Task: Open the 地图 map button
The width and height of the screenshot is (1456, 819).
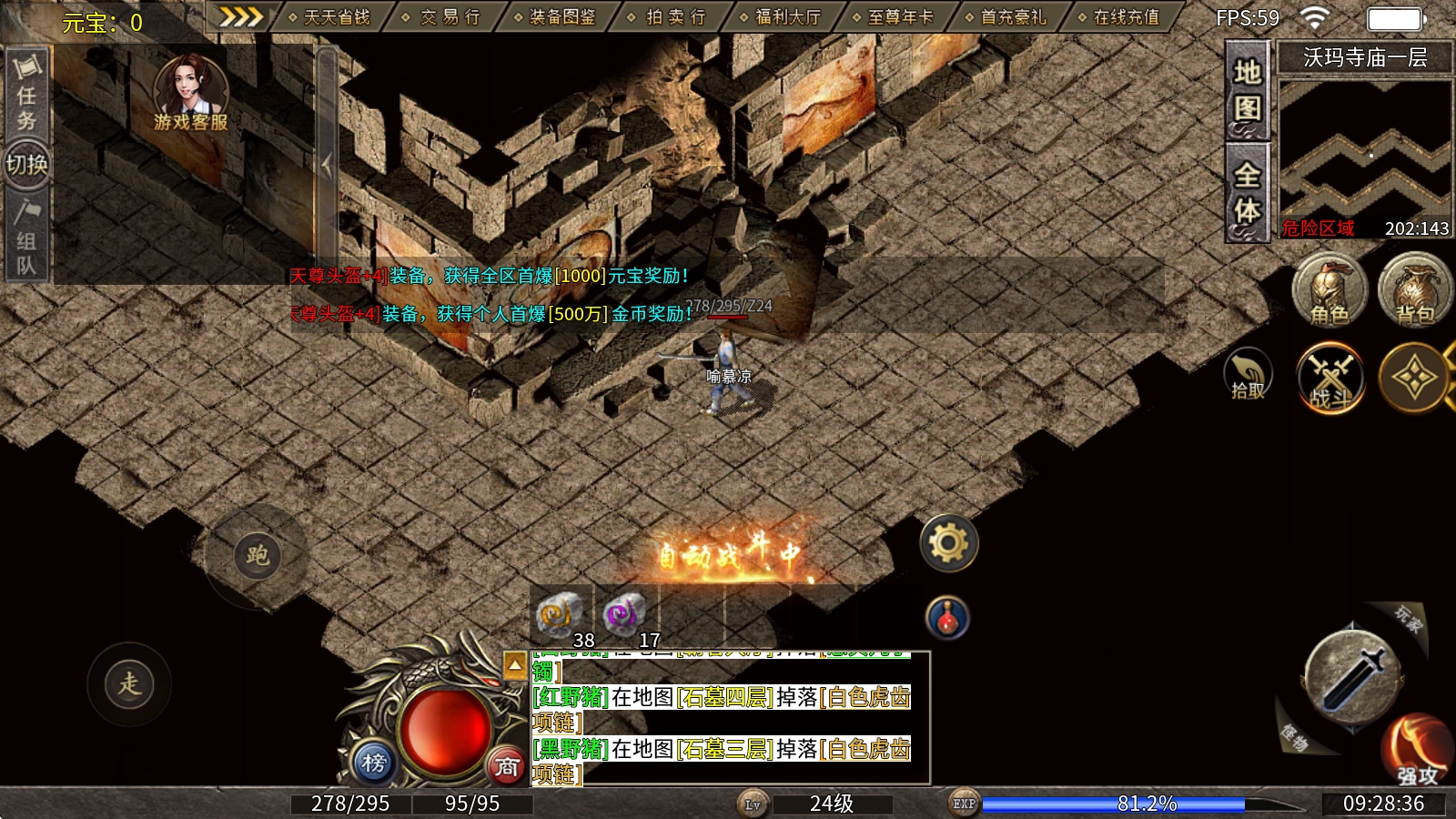Action: pos(1247,91)
